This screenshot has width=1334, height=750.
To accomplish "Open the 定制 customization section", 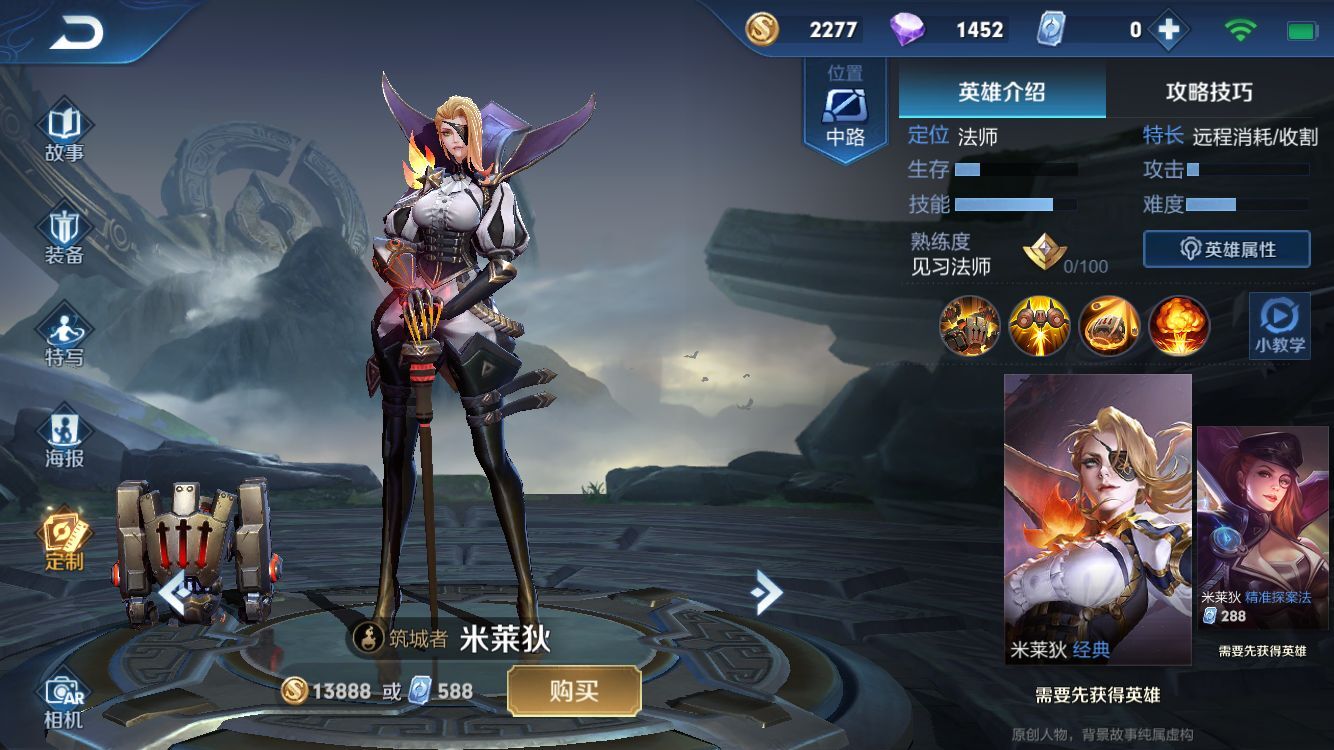I will pyautogui.click(x=64, y=541).
